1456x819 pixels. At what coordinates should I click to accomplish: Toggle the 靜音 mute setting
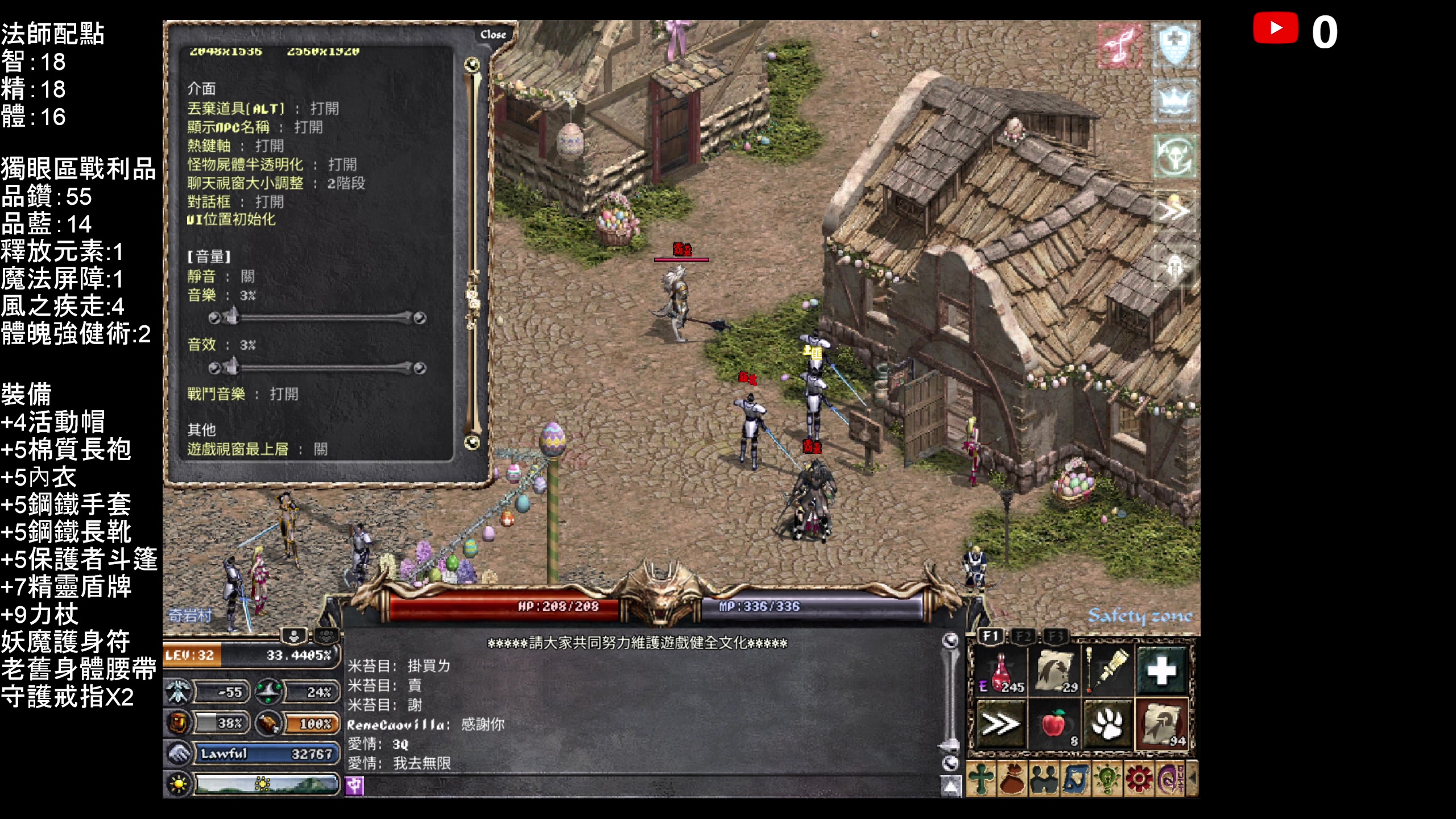[x=248, y=276]
